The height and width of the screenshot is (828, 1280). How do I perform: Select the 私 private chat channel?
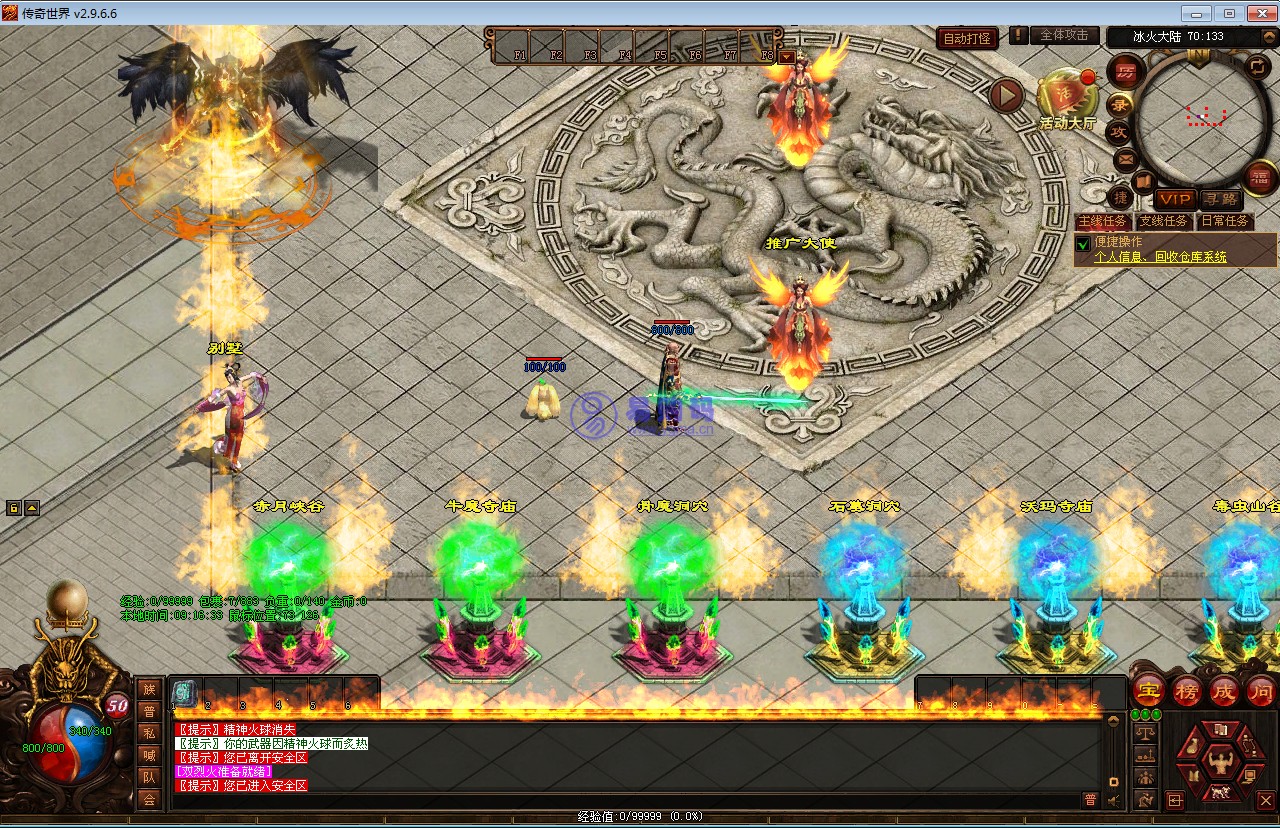(x=149, y=732)
